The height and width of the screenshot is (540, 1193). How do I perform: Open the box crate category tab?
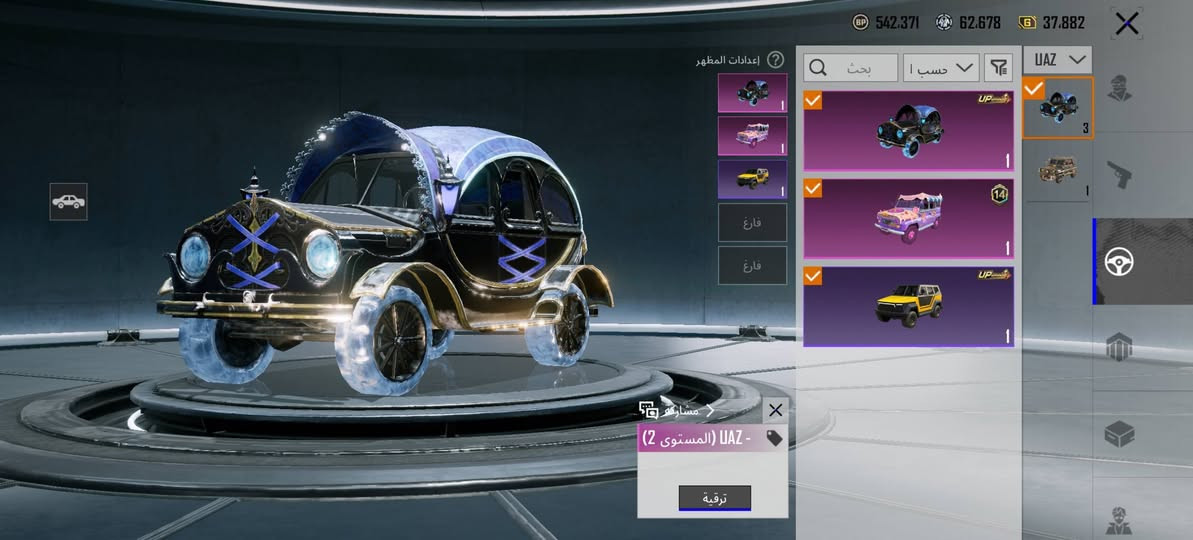[x=1119, y=434]
